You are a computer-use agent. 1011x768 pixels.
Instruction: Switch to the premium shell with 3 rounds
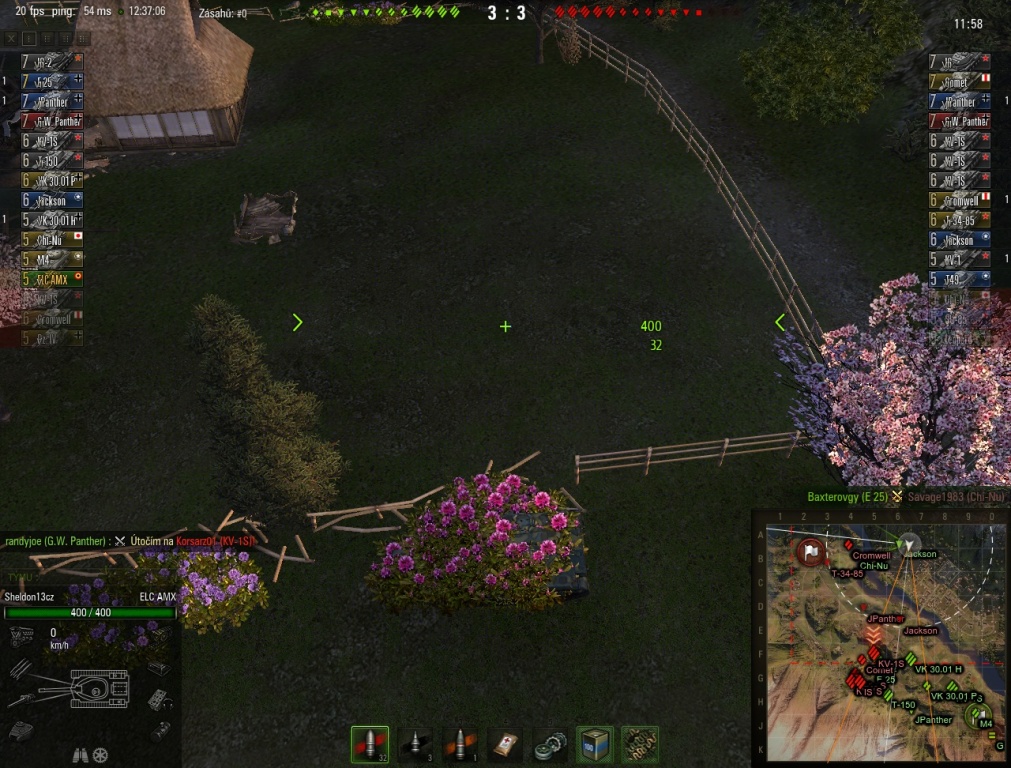[415, 745]
